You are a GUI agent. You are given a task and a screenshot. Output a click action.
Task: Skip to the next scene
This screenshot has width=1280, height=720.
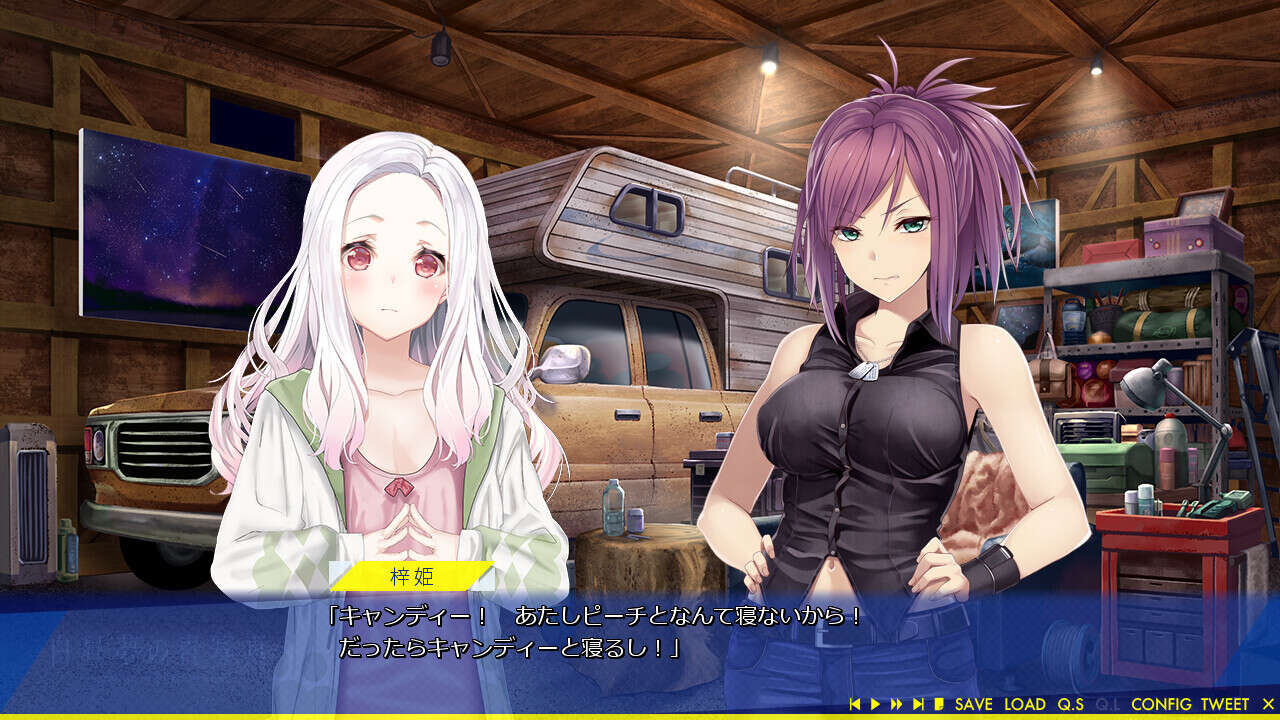(x=918, y=705)
